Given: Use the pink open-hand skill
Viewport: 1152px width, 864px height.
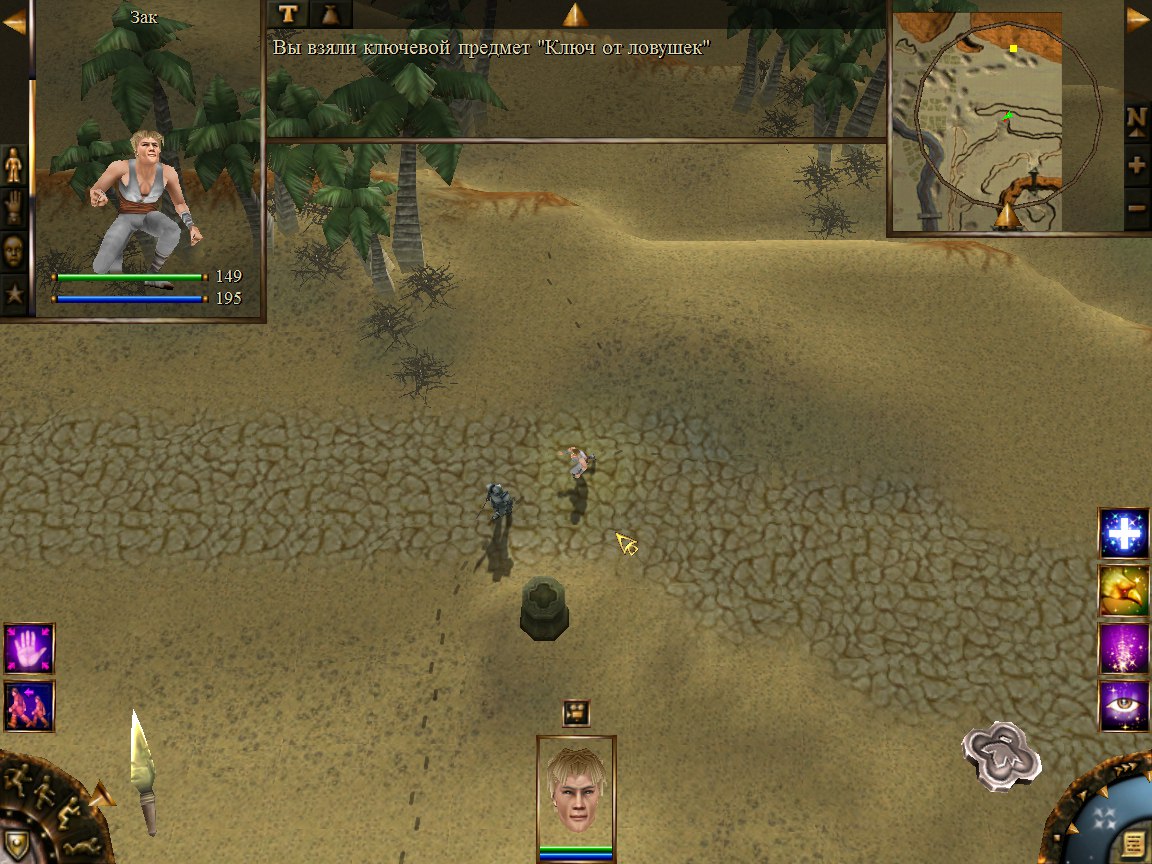Looking at the screenshot, I should pos(29,649).
